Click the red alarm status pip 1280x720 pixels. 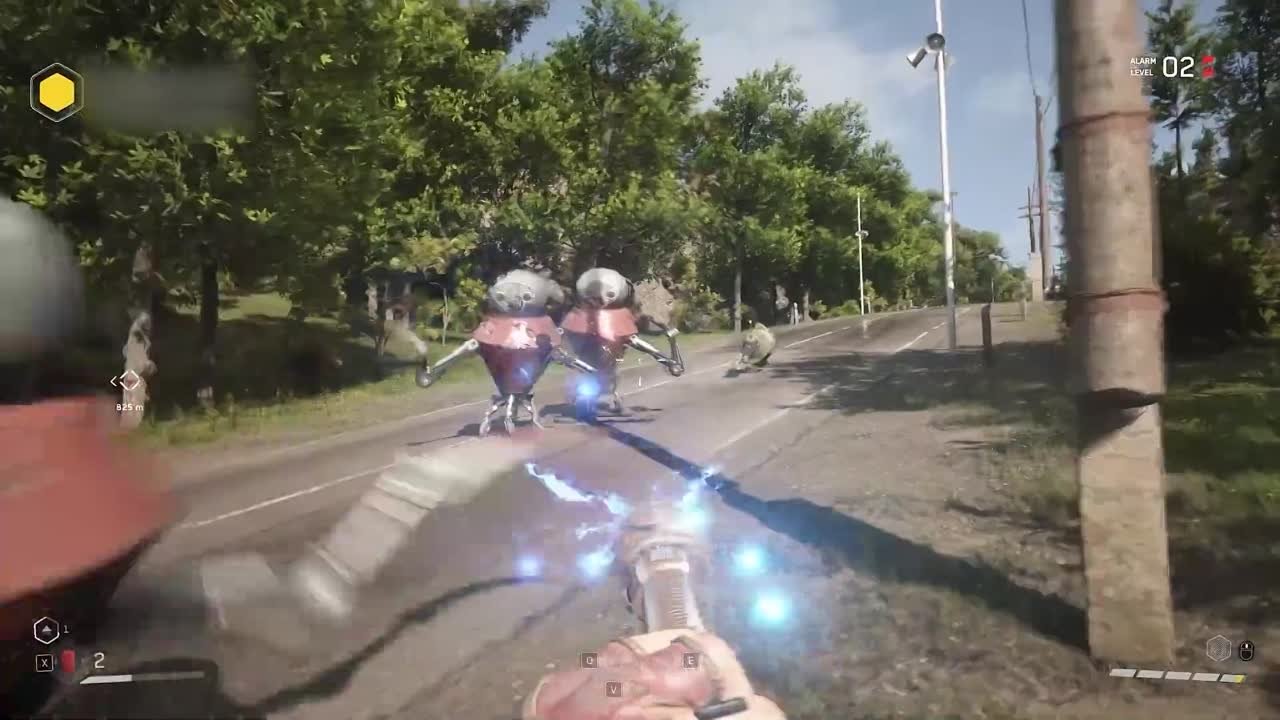(x=1208, y=65)
